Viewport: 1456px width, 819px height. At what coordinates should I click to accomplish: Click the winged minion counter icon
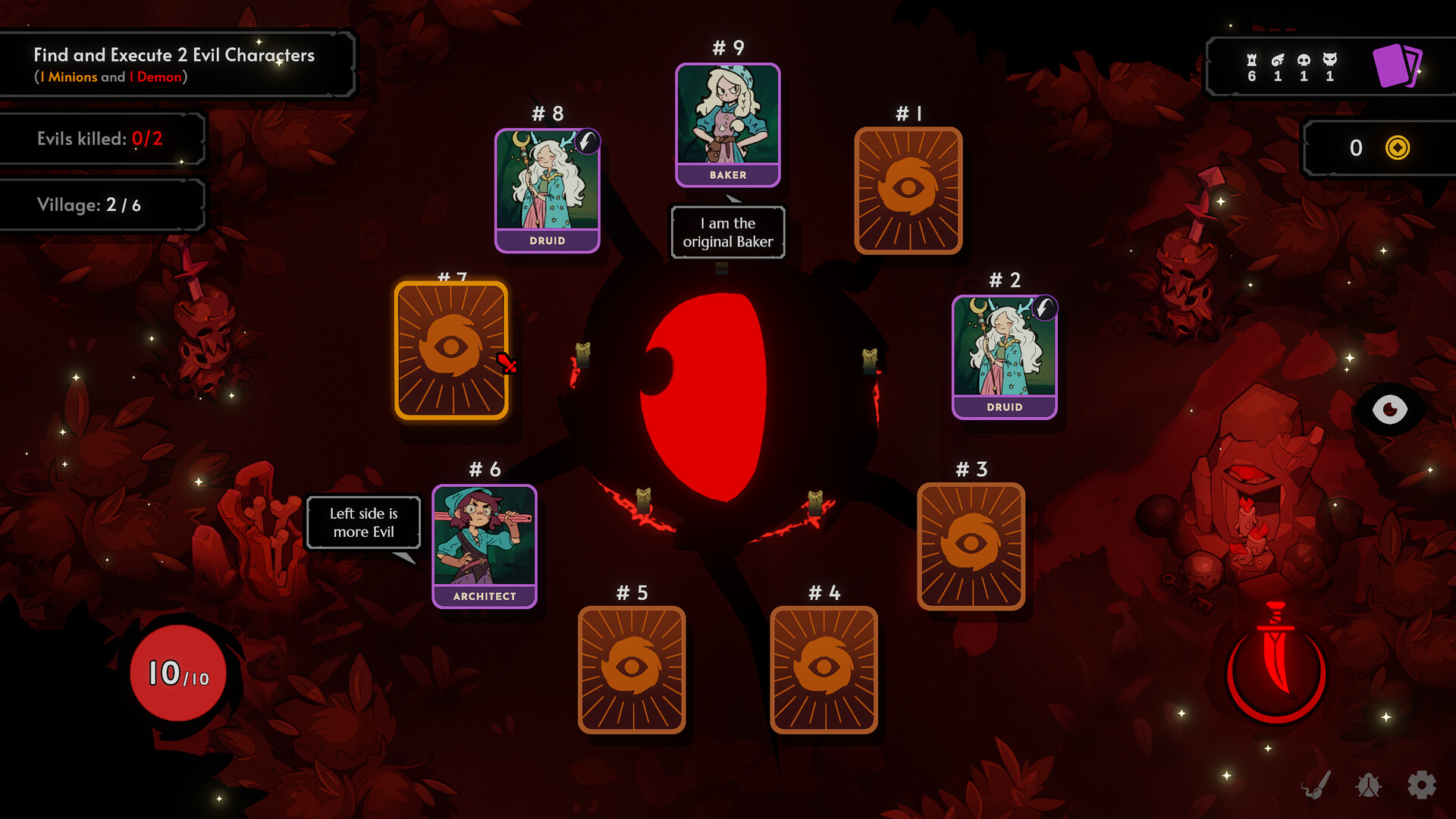click(1278, 59)
